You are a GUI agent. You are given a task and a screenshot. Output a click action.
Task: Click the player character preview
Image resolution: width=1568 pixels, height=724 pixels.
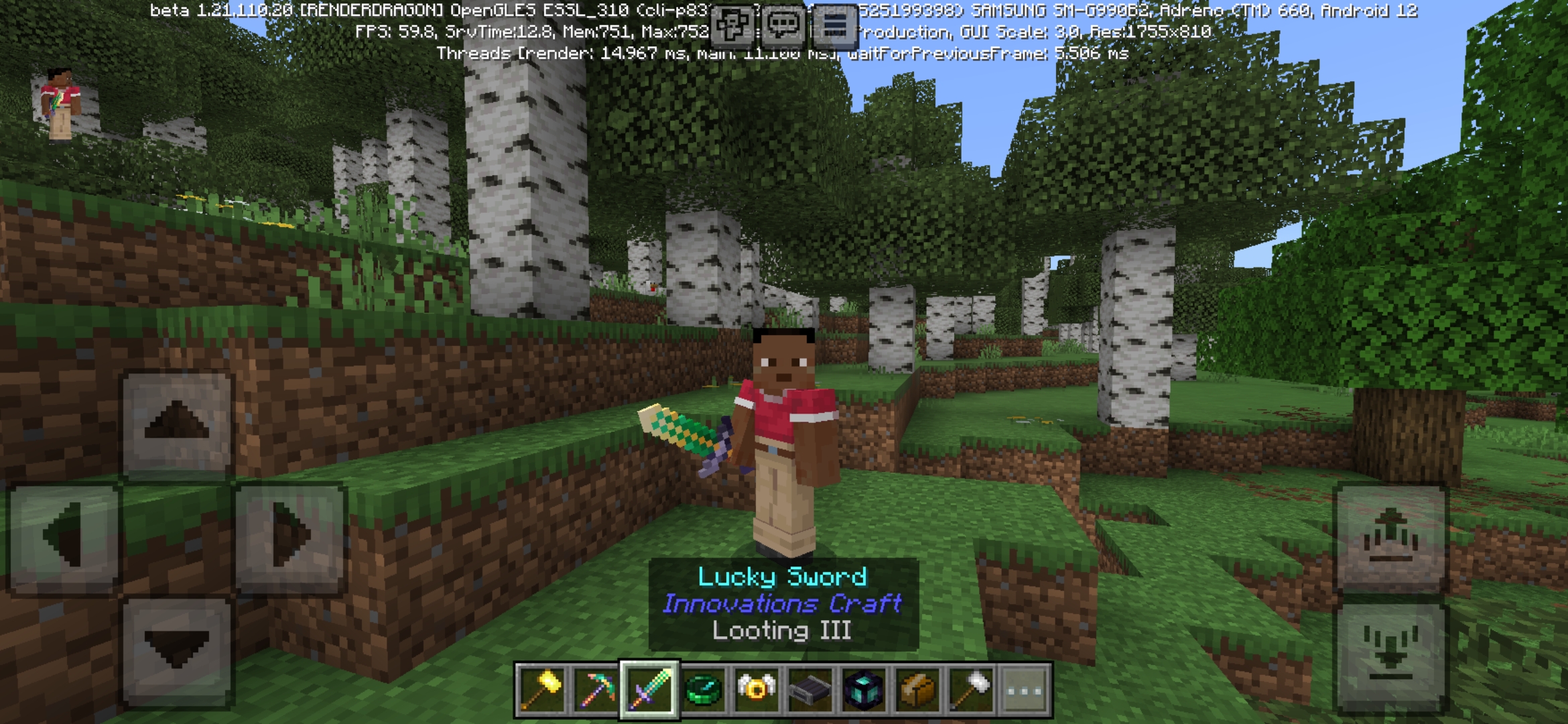[x=60, y=104]
